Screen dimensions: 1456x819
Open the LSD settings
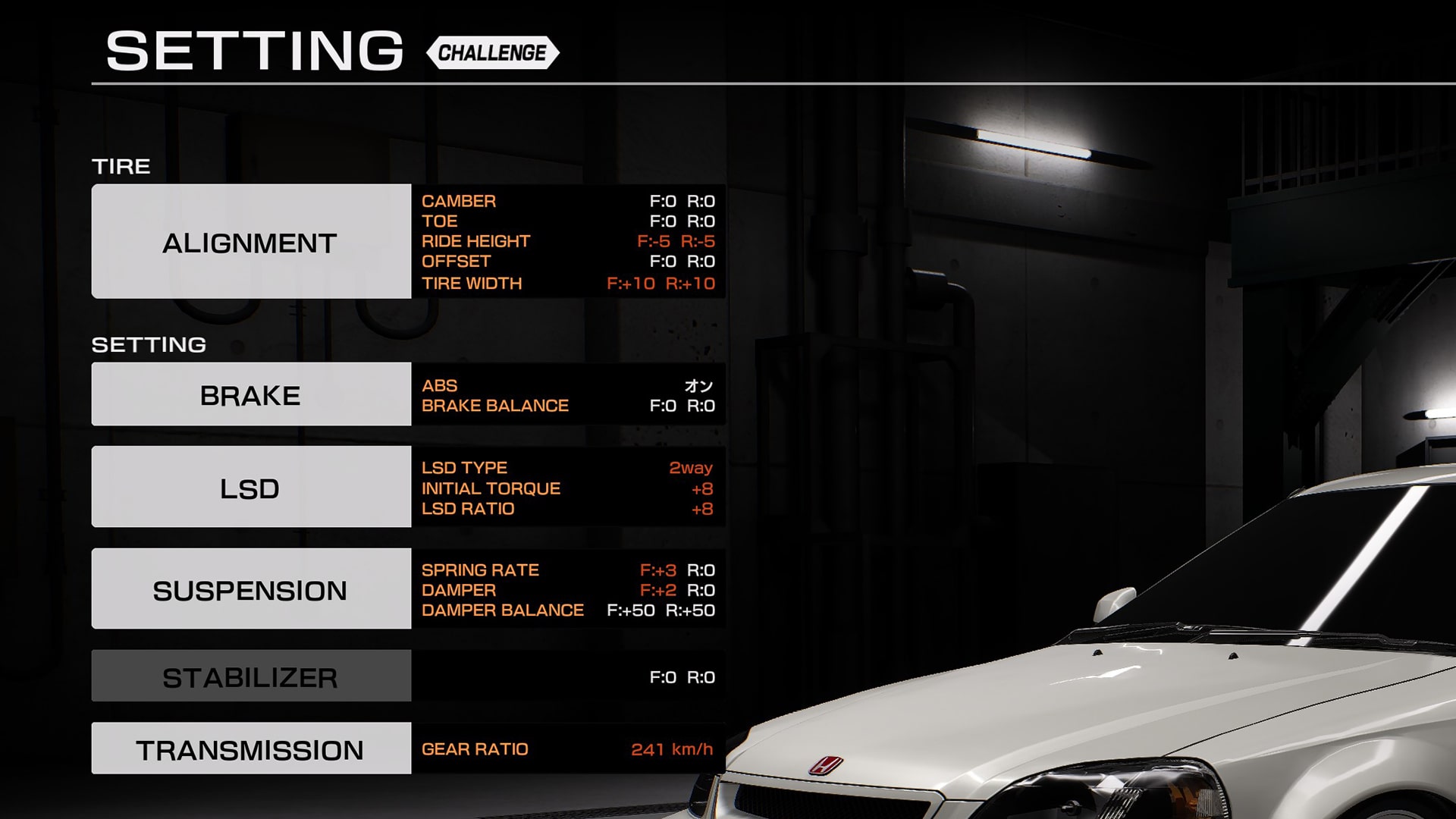[x=251, y=487]
